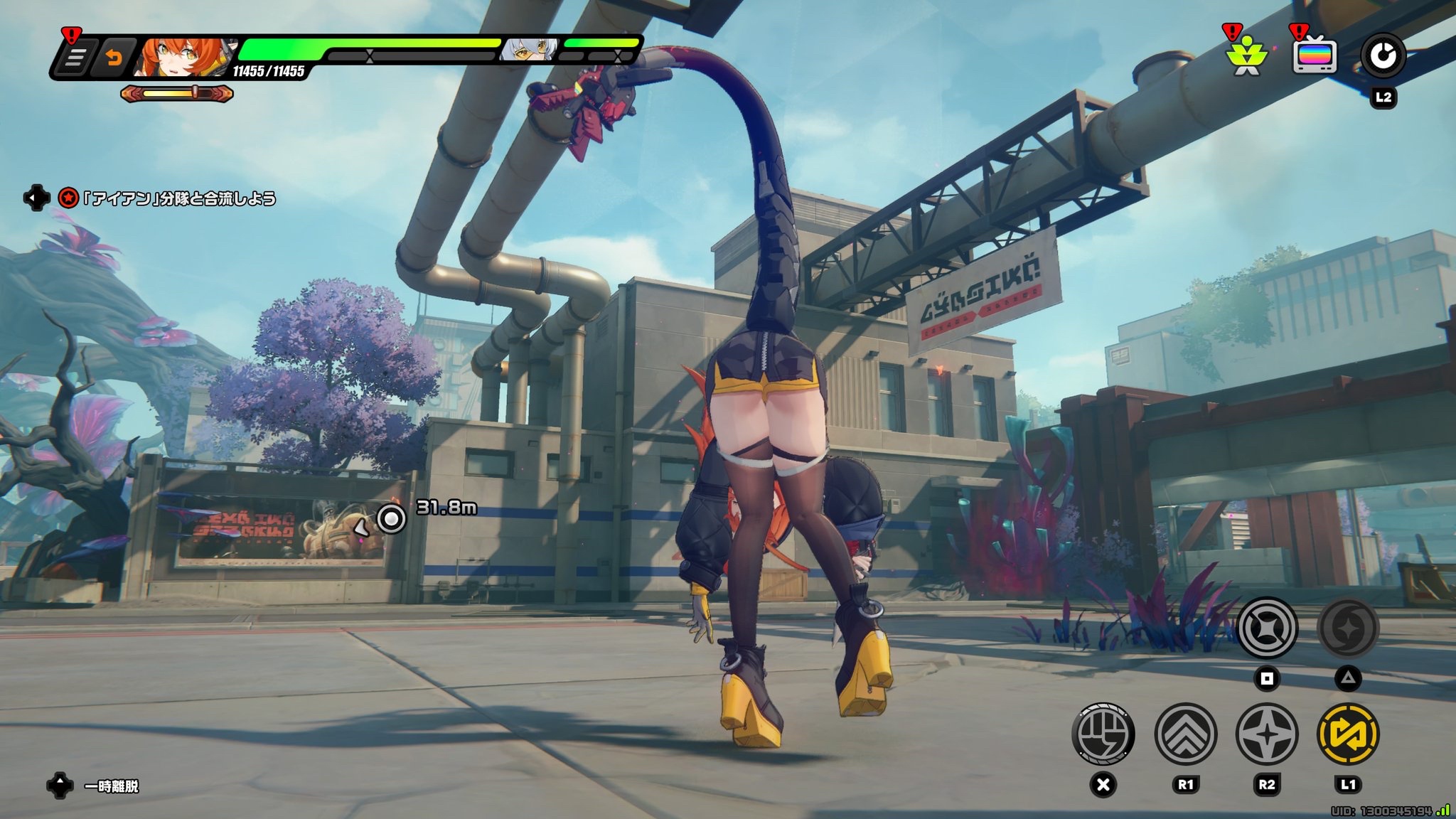This screenshot has width=1456, height=819.
Task: Open the rainbow TV icon
Action: click(1314, 56)
